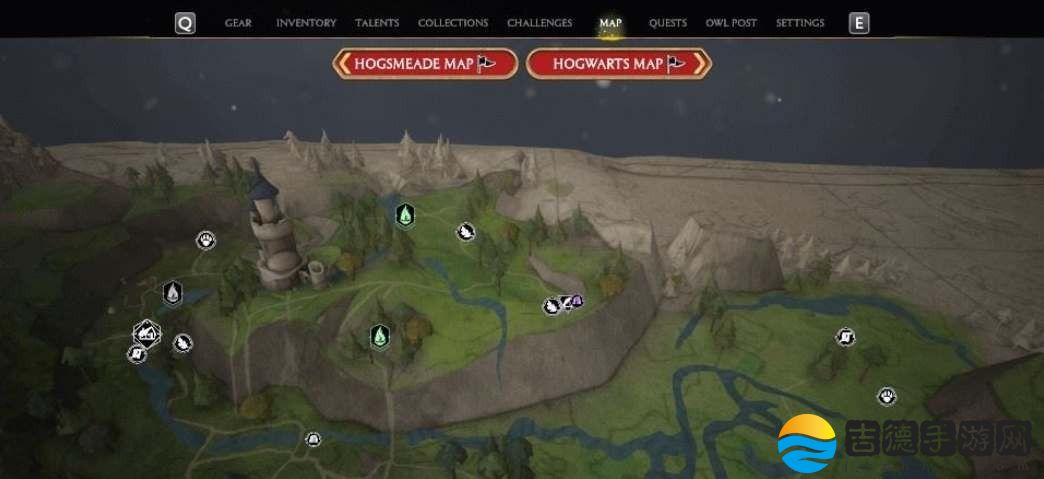Go to the Collections tab
Image resolution: width=1044 pixels, height=479 pixels.
coord(453,23)
